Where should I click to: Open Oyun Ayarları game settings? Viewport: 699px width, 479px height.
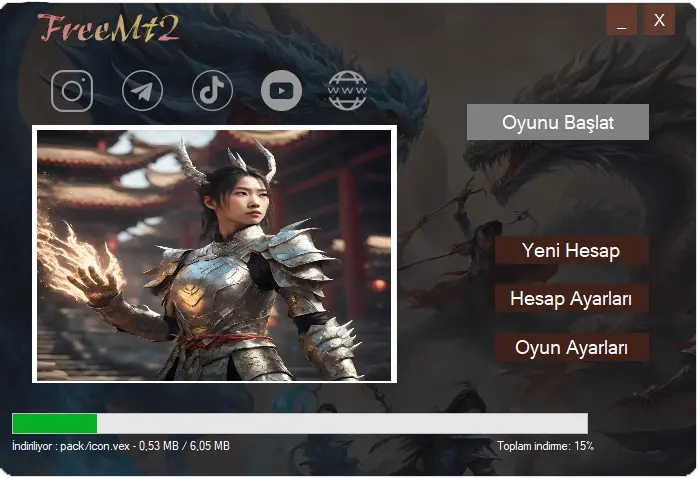point(572,347)
